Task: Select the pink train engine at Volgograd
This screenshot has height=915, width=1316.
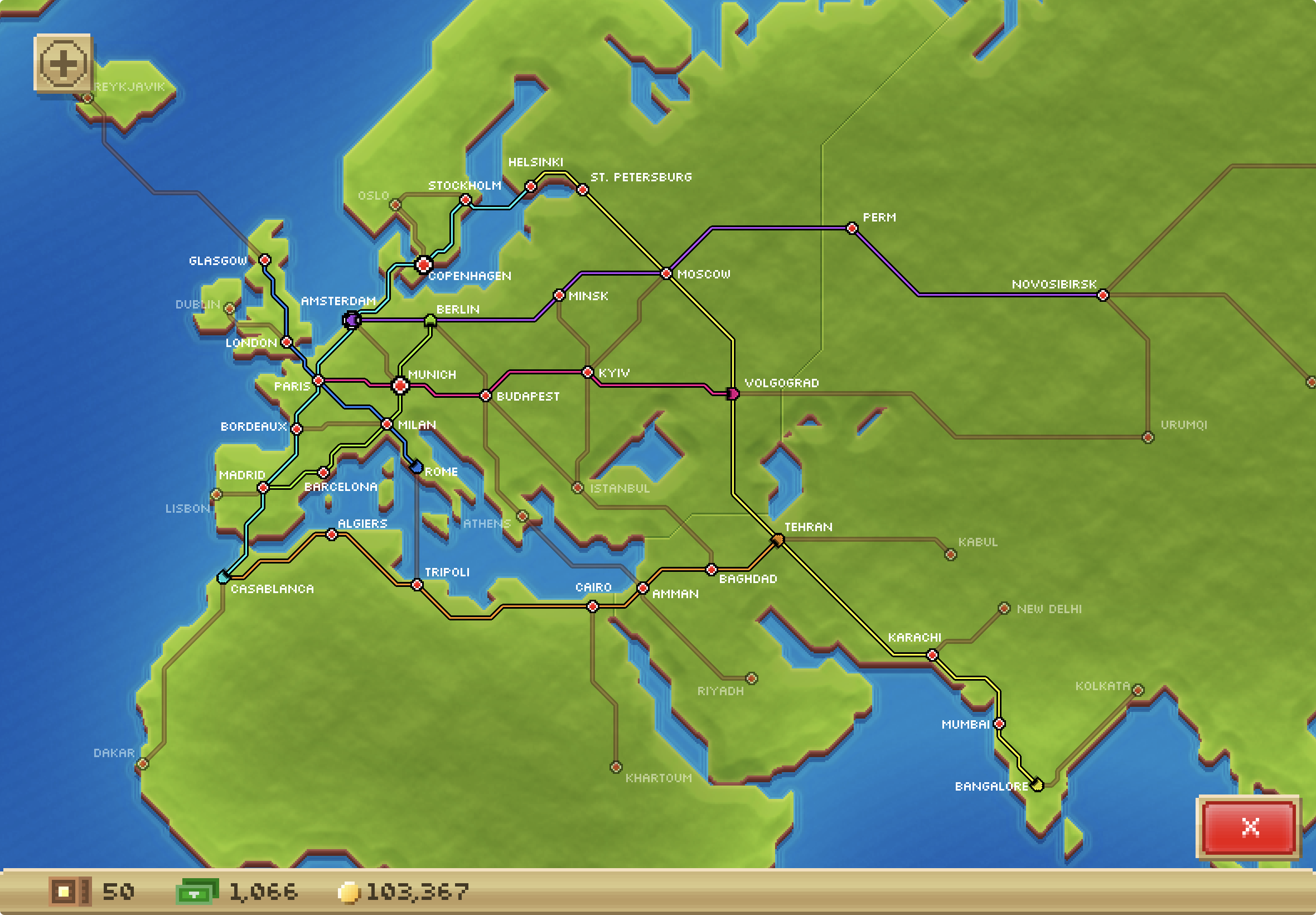Action: pyautogui.click(x=734, y=393)
